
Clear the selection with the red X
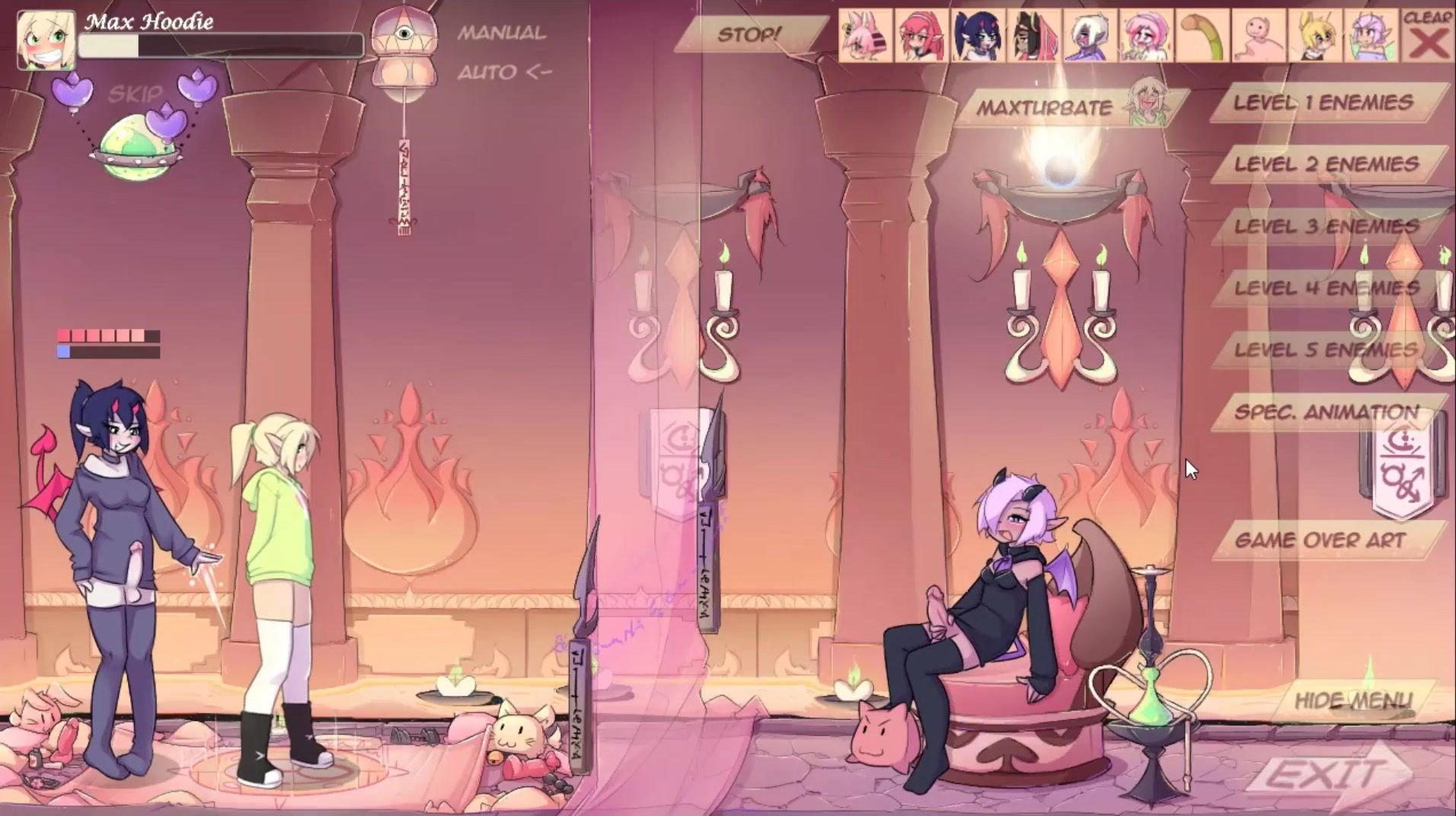pyautogui.click(x=1428, y=36)
